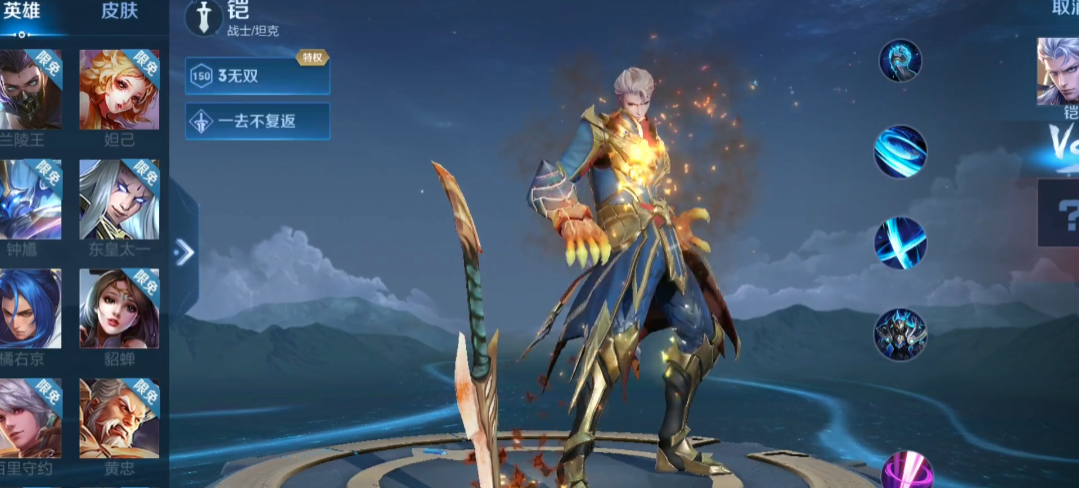Open the 3无双 inscription button

coord(257,76)
